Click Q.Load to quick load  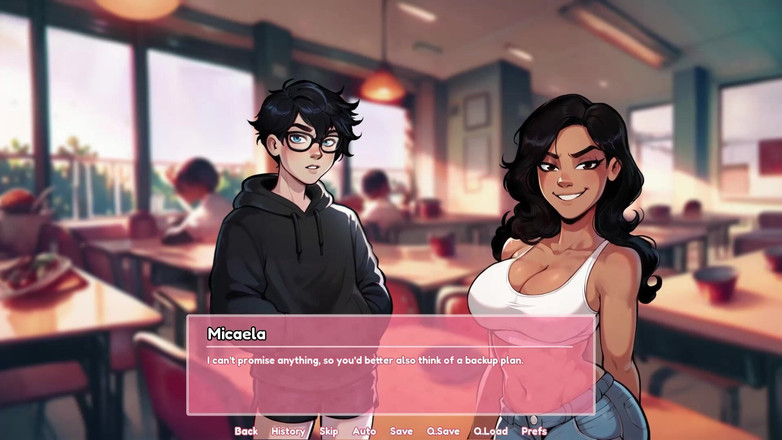pos(490,431)
